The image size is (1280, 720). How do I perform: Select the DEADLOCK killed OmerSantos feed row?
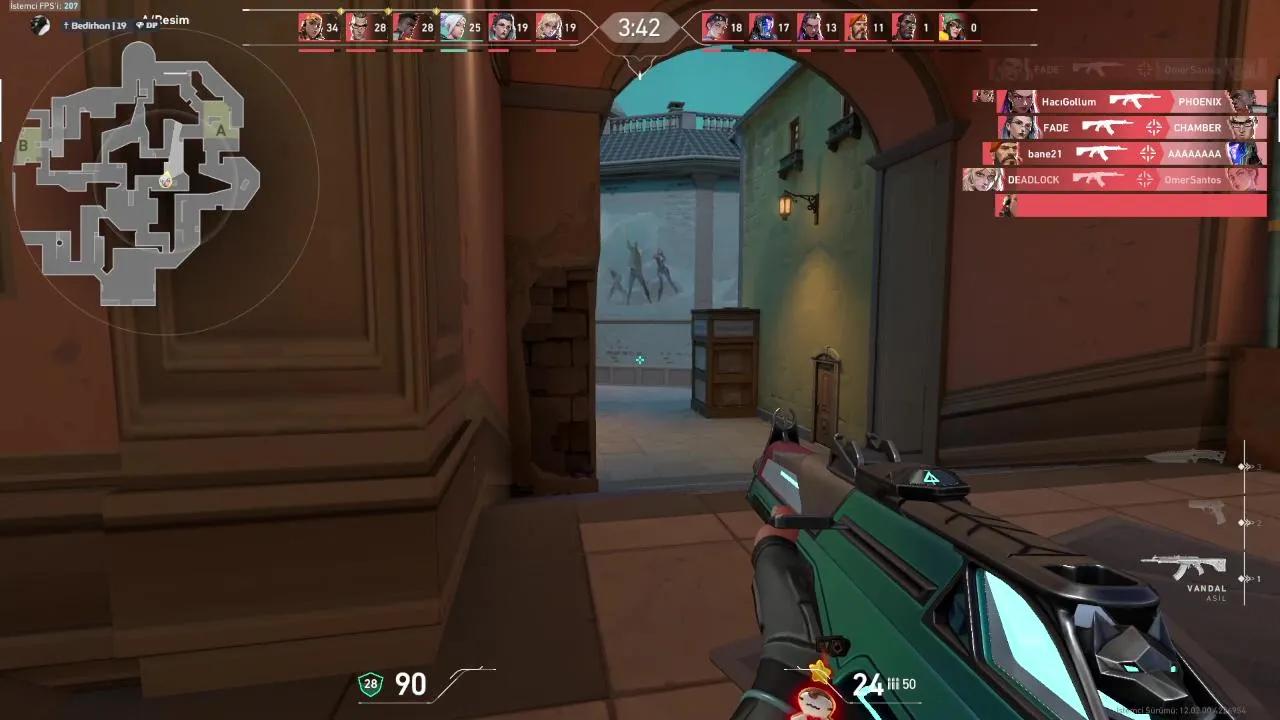click(x=1114, y=180)
